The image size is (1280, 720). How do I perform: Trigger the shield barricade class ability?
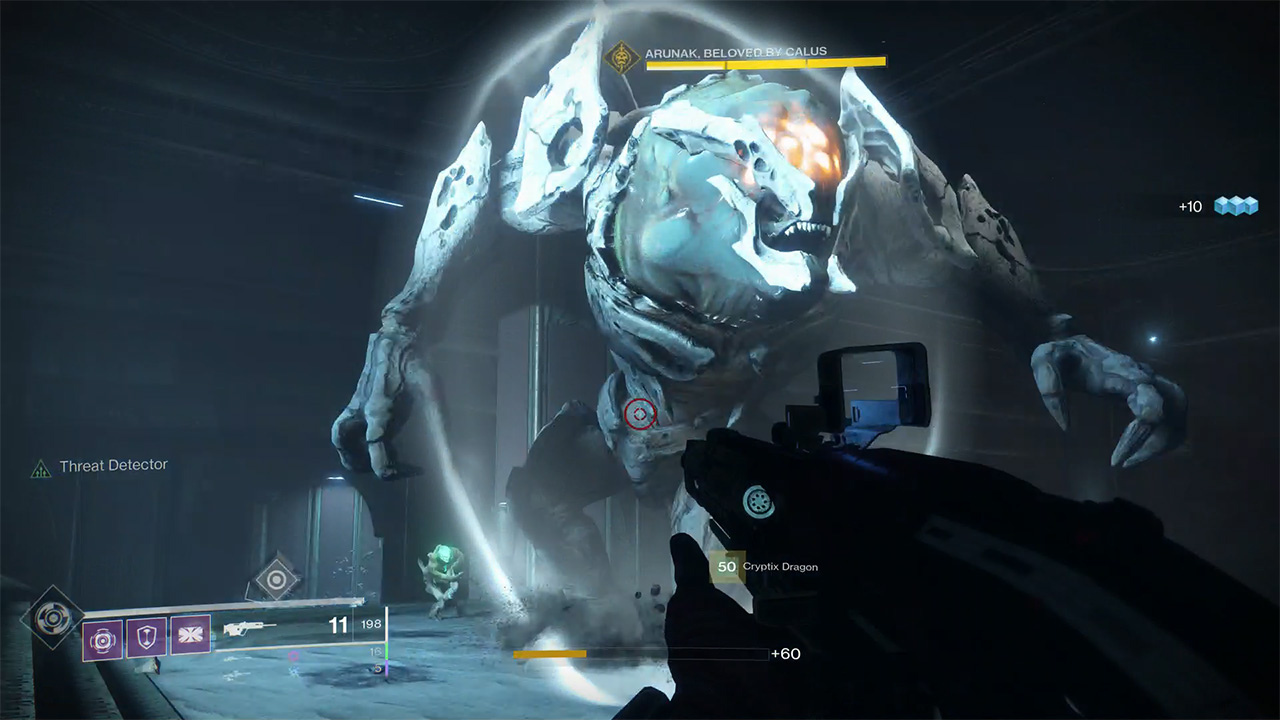pyautogui.click(x=146, y=637)
